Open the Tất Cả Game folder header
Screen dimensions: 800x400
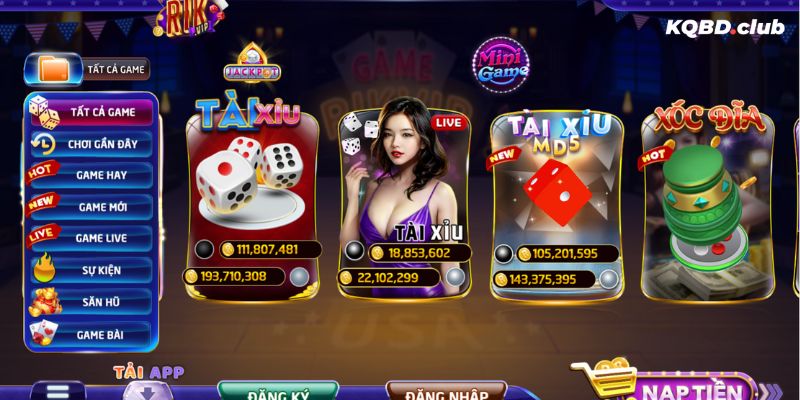pos(92,69)
